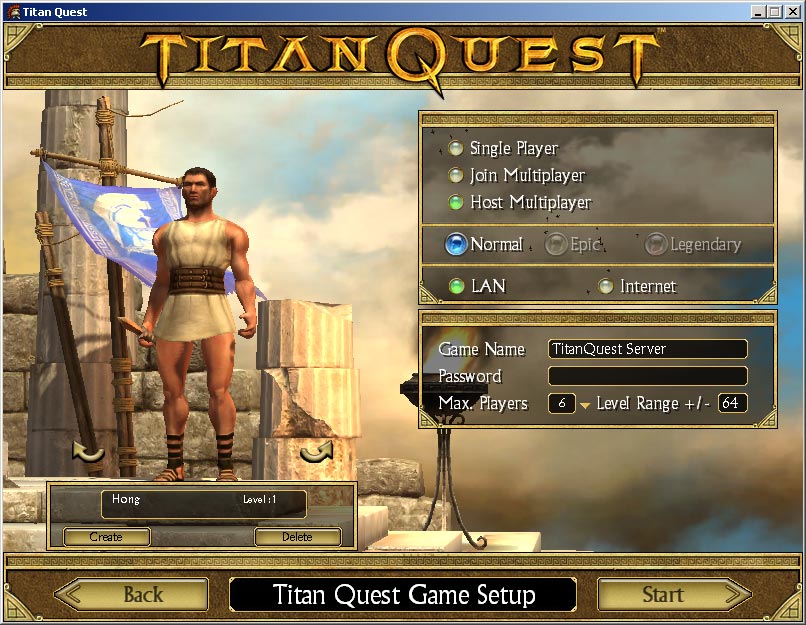Click the Game Name text field
Image resolution: width=806 pixels, height=625 pixels.
click(x=647, y=349)
